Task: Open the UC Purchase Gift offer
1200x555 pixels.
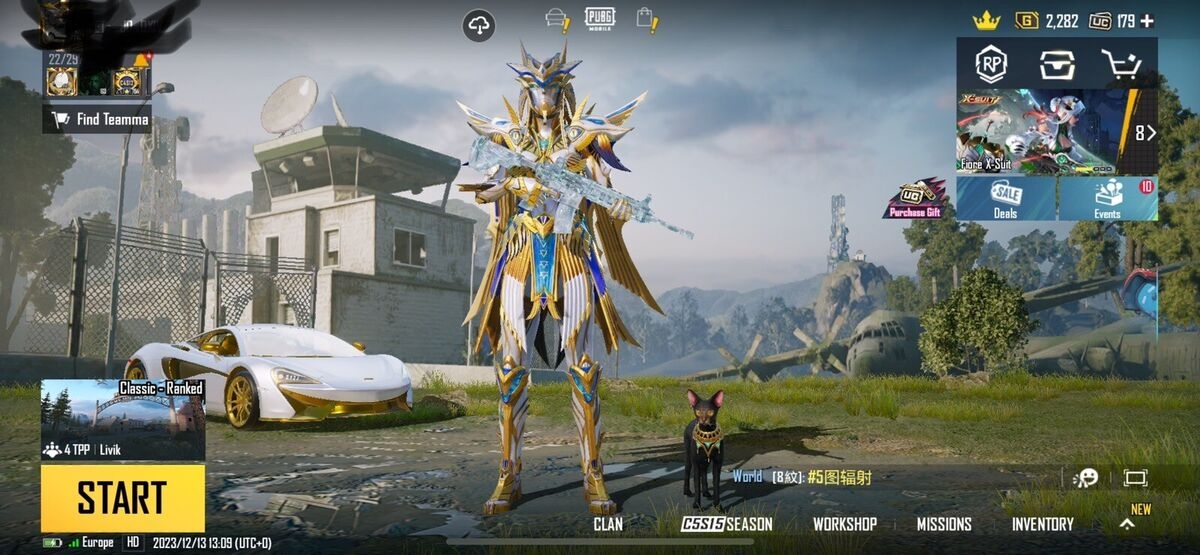Action: pyautogui.click(x=916, y=199)
